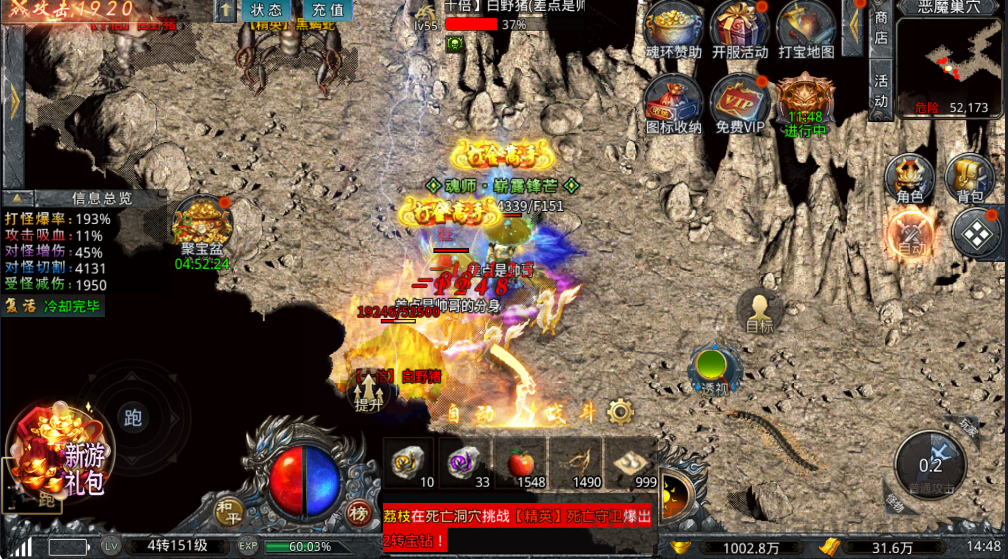Select the 目标 target button

click(x=759, y=311)
